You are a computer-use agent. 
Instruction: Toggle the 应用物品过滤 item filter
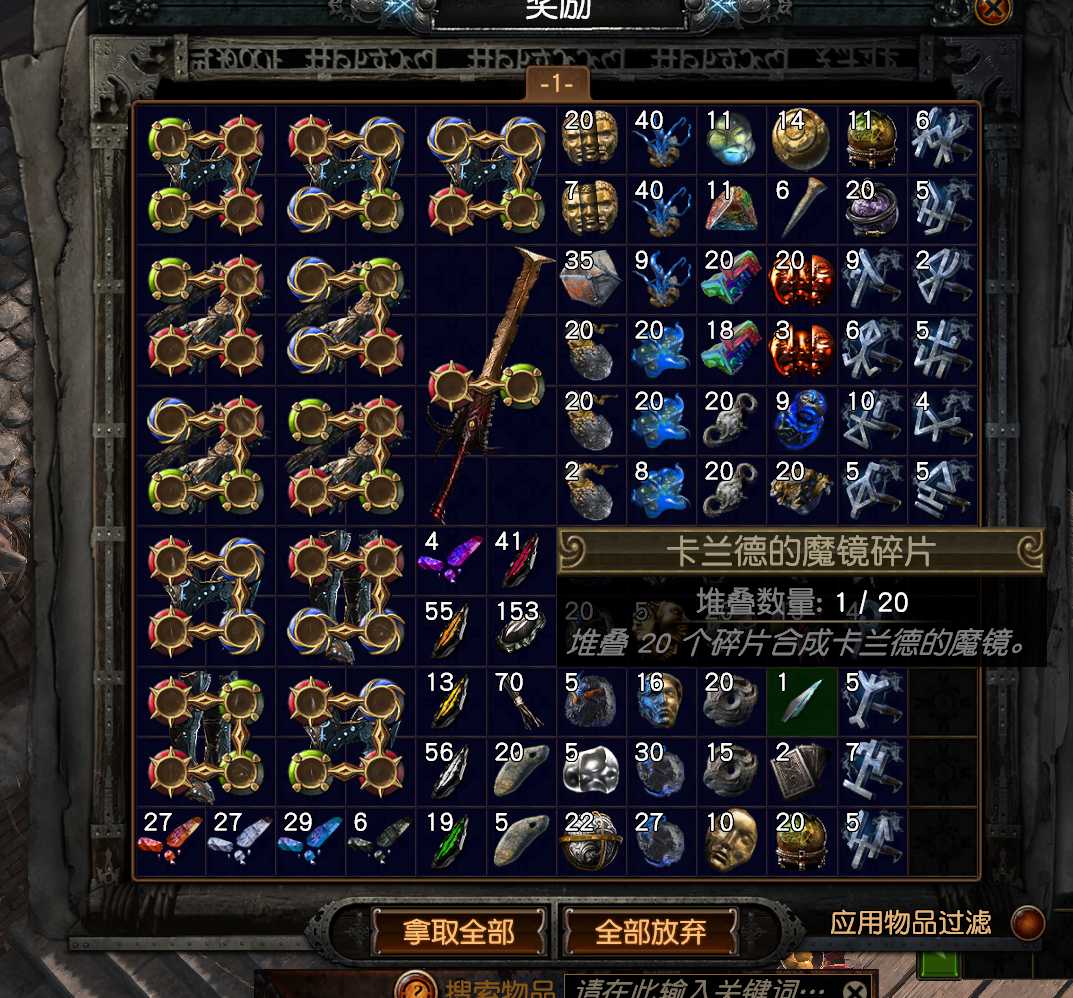point(1027,923)
